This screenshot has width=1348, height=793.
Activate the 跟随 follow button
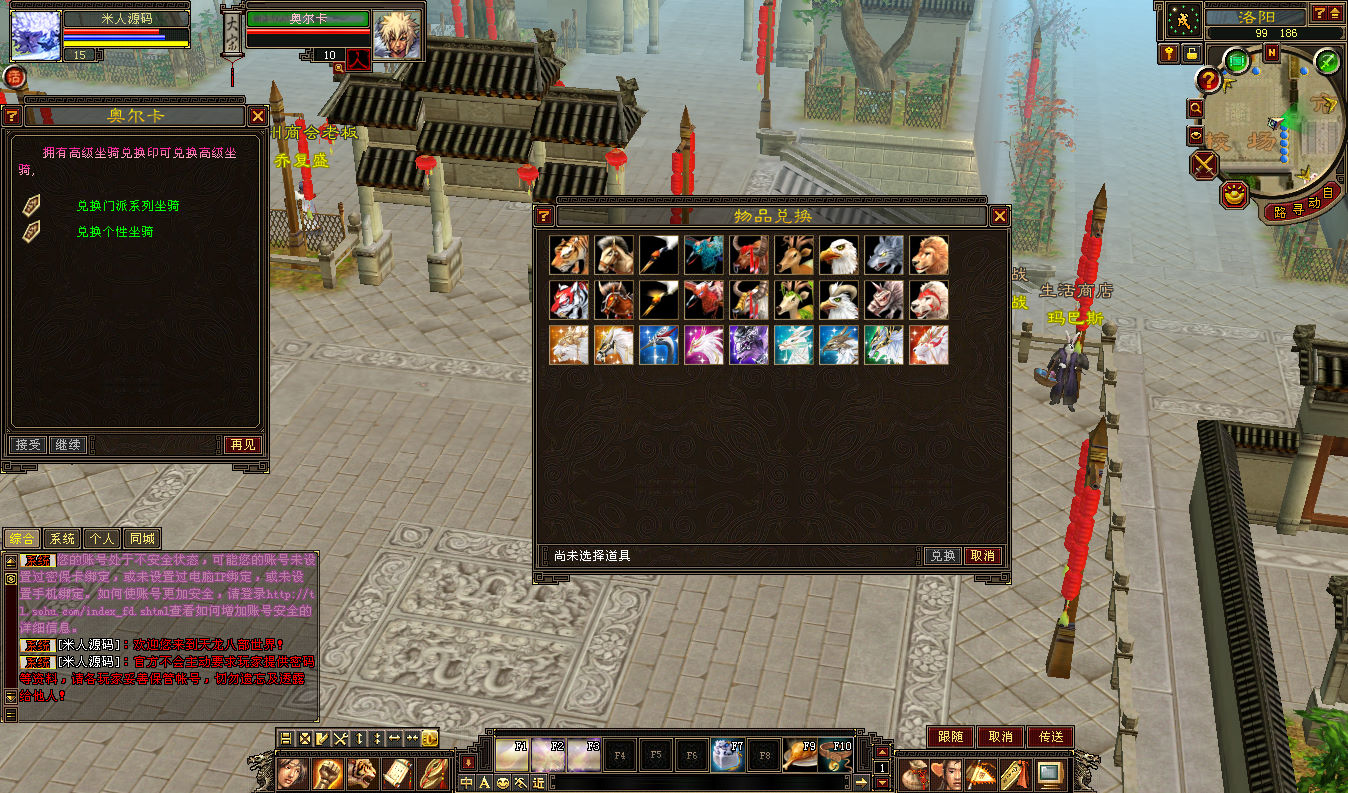[950, 737]
